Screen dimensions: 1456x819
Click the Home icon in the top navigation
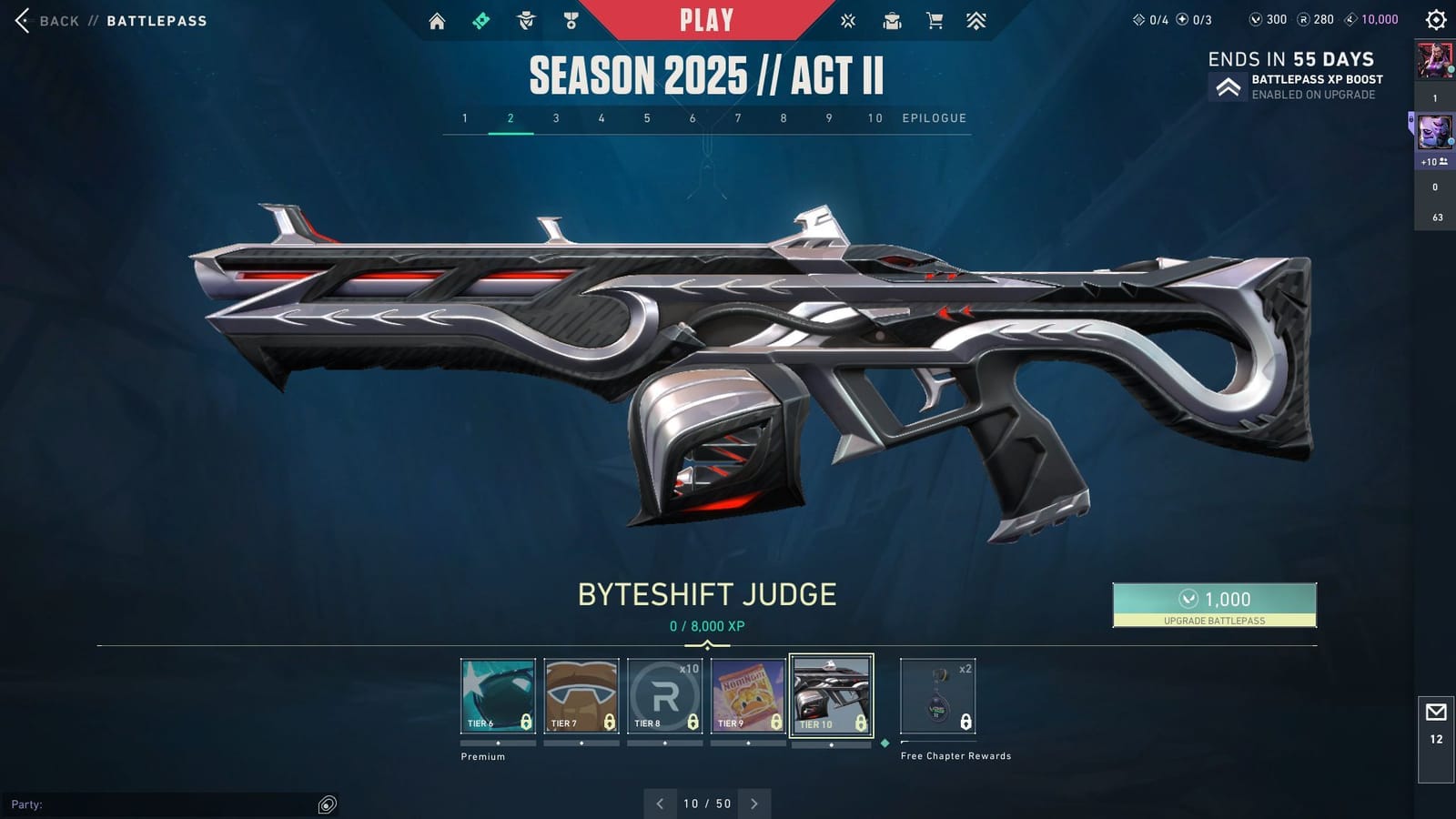[x=439, y=20]
